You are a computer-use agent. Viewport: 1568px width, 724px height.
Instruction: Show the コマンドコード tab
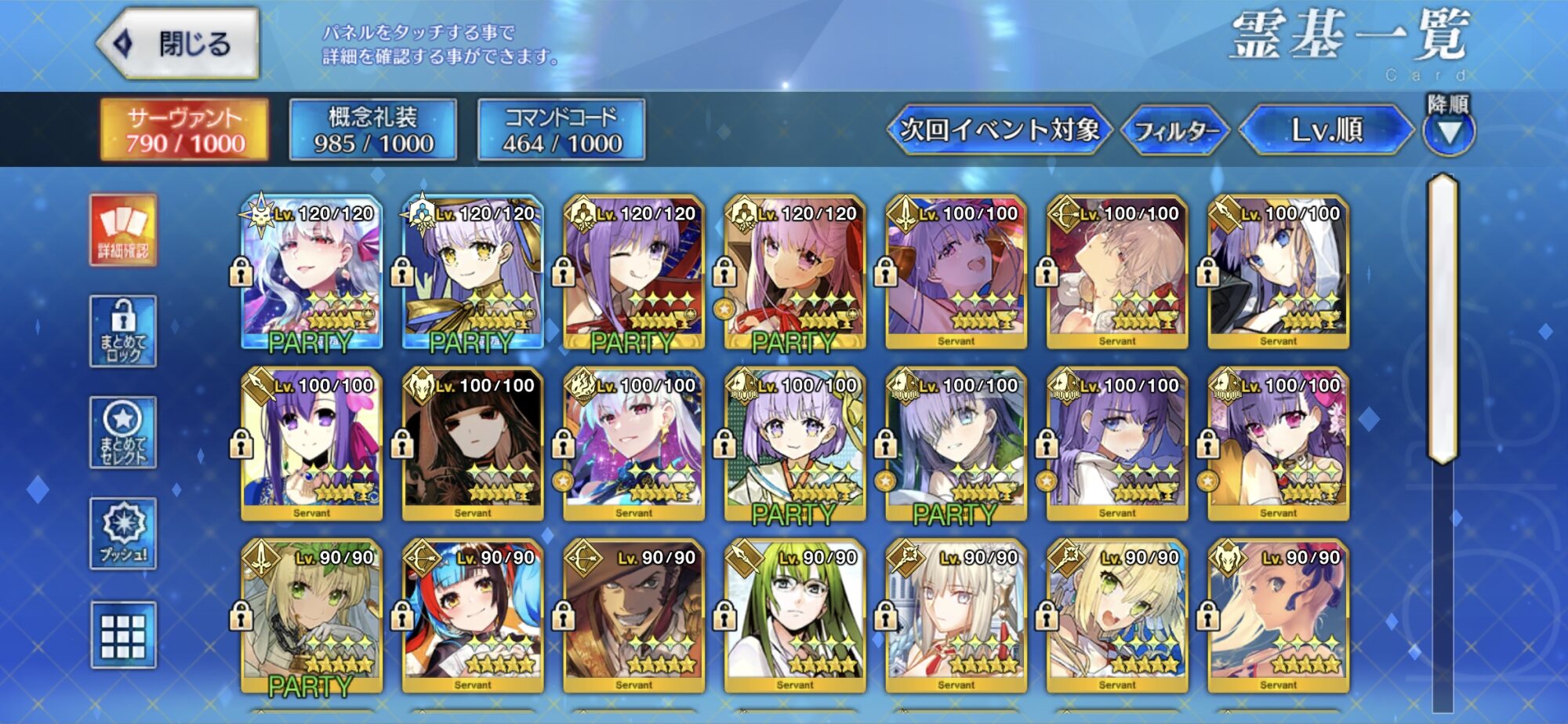pos(561,130)
